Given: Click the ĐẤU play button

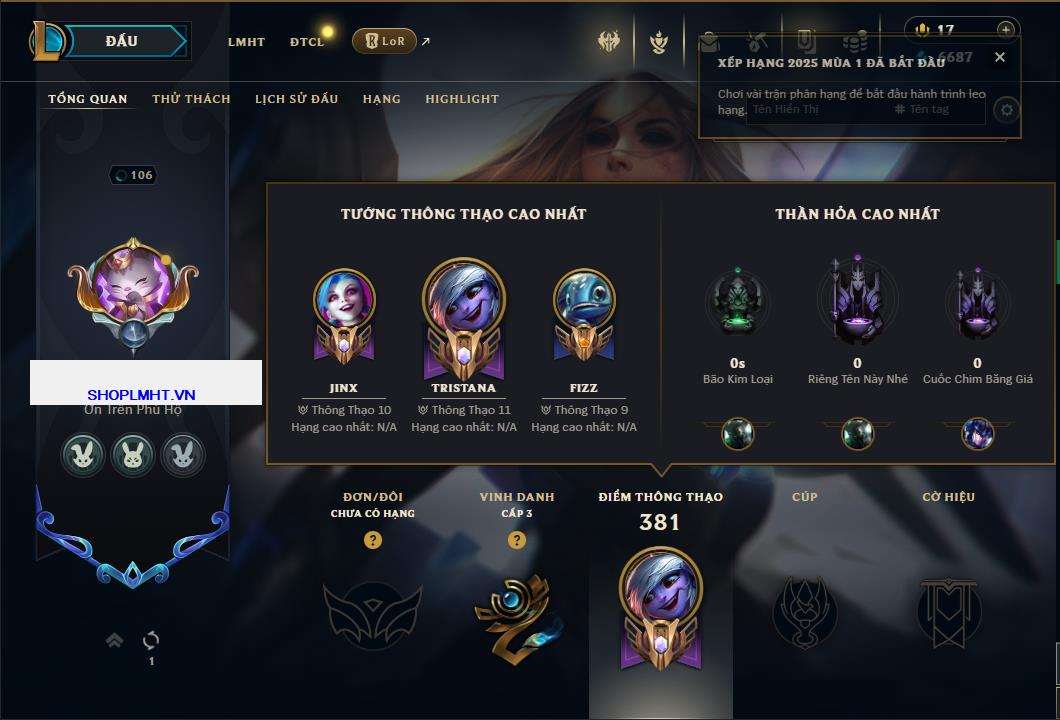Looking at the screenshot, I should (x=122, y=41).
